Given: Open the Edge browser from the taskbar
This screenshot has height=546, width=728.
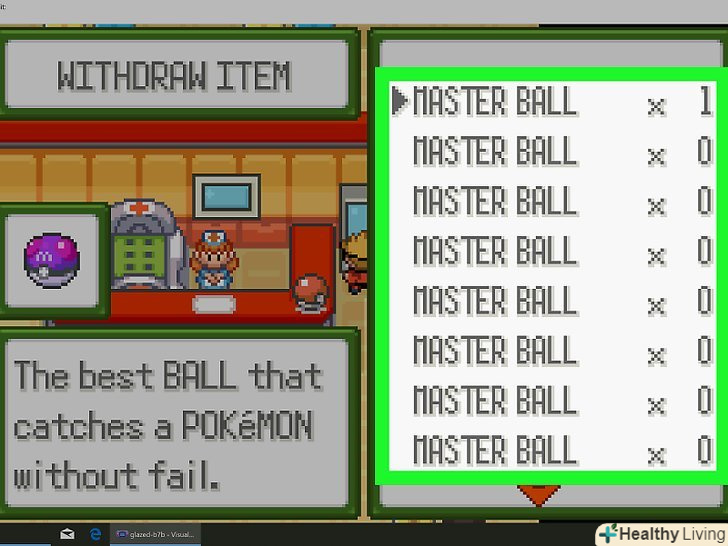Looking at the screenshot, I should click(96, 534).
